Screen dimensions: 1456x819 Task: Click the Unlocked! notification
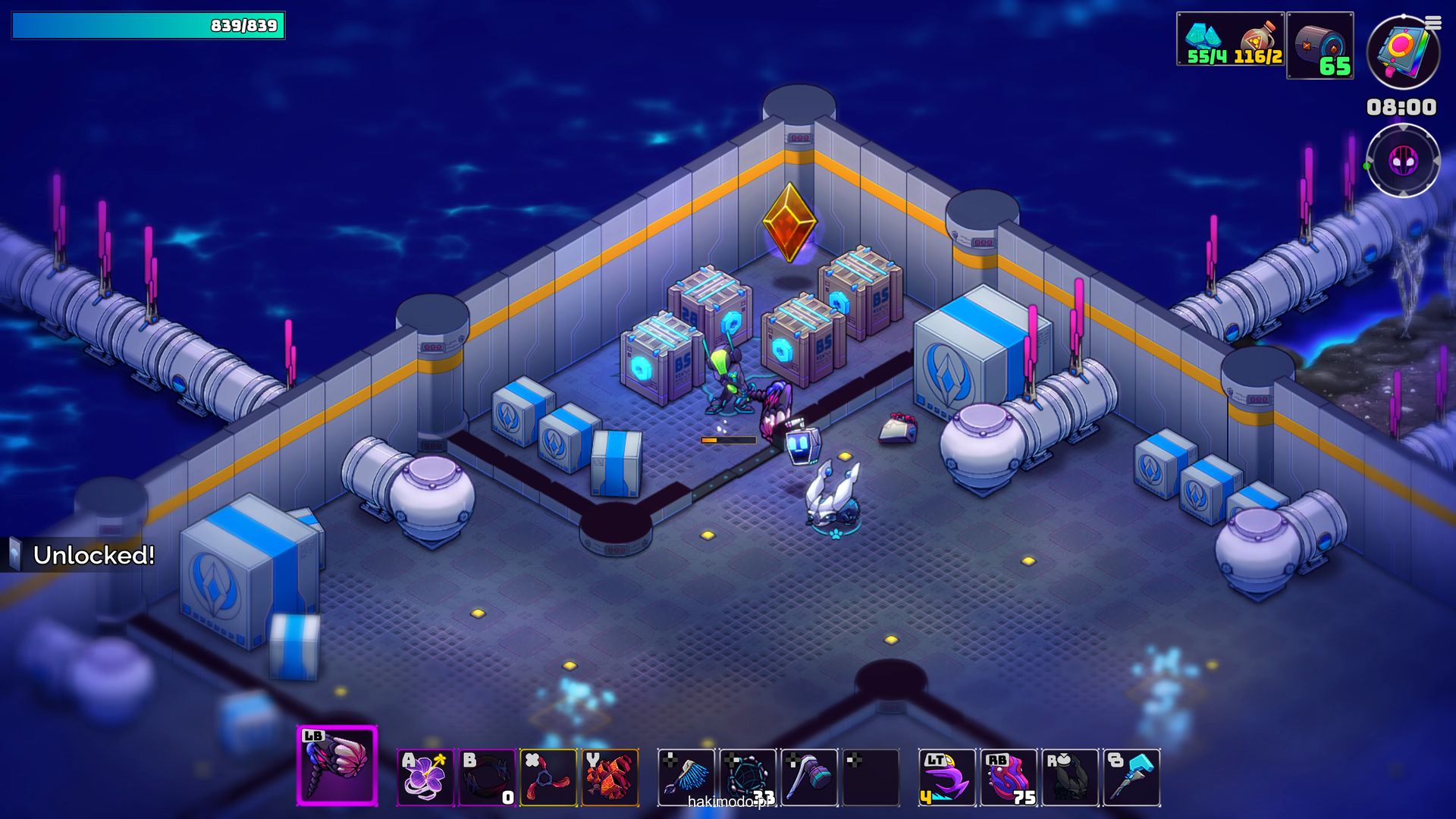(83, 555)
